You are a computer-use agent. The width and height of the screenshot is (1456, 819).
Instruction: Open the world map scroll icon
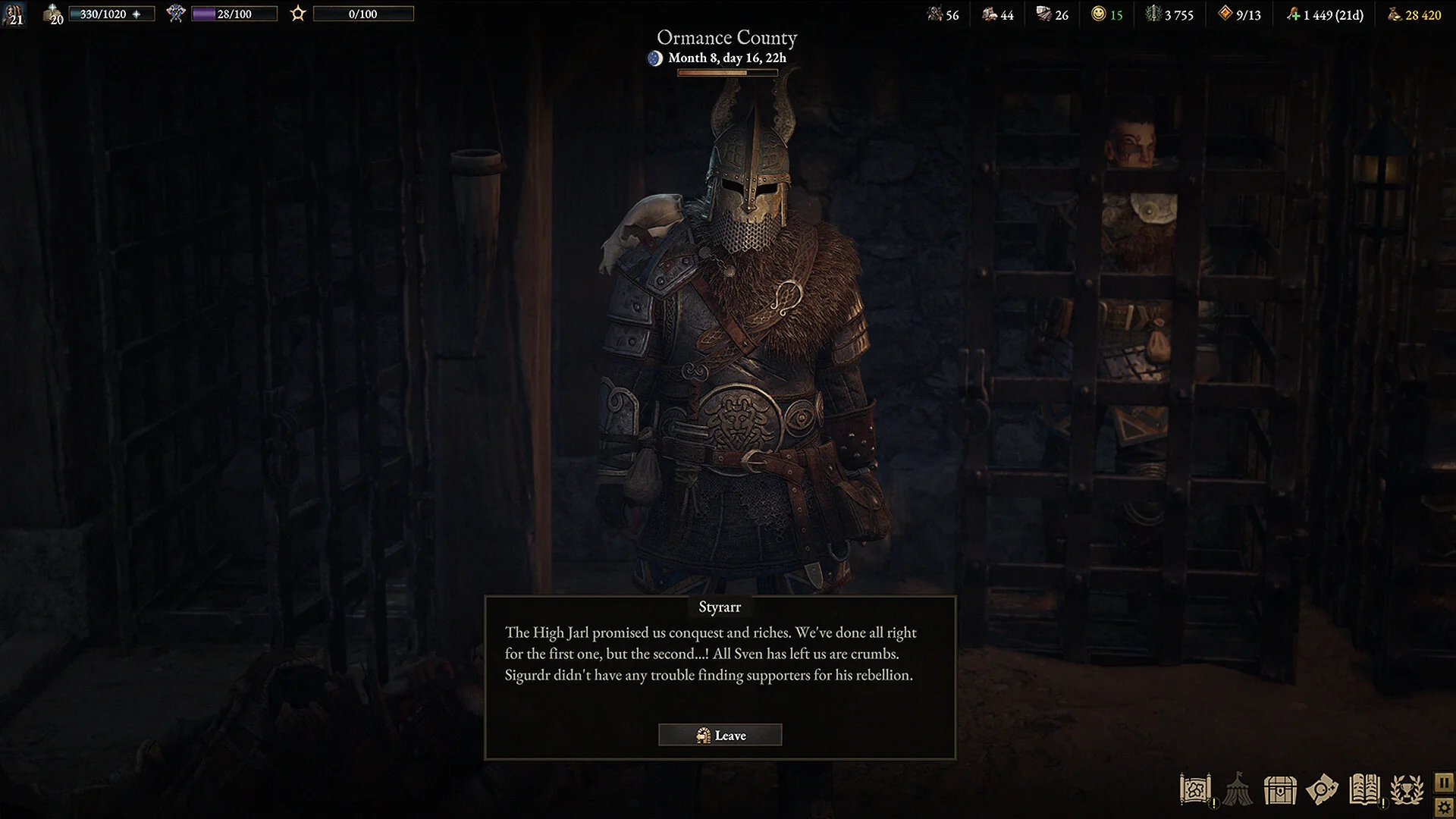pyautogui.click(x=1195, y=790)
